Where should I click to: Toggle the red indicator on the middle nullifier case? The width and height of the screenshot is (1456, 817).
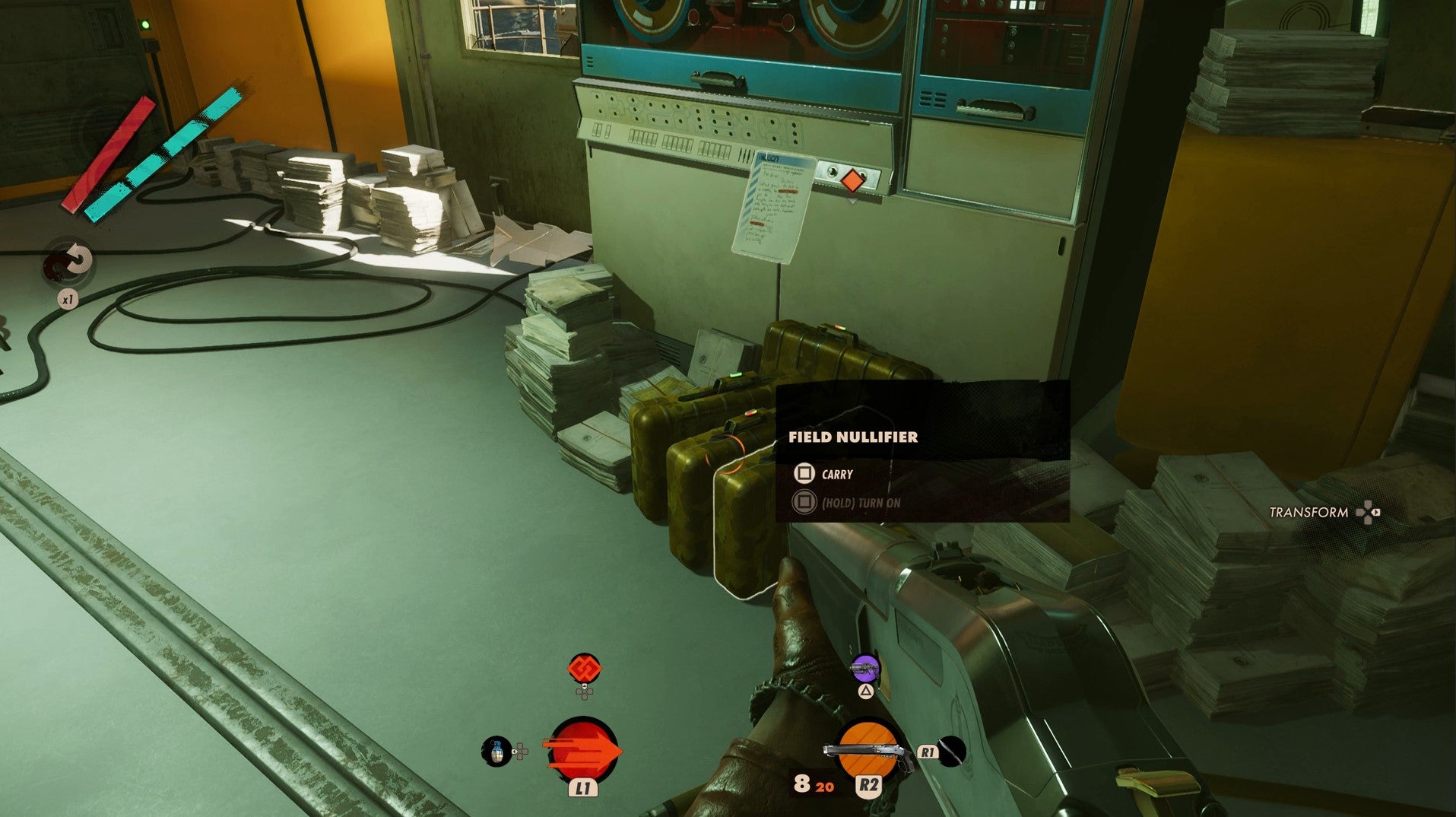[x=750, y=413]
